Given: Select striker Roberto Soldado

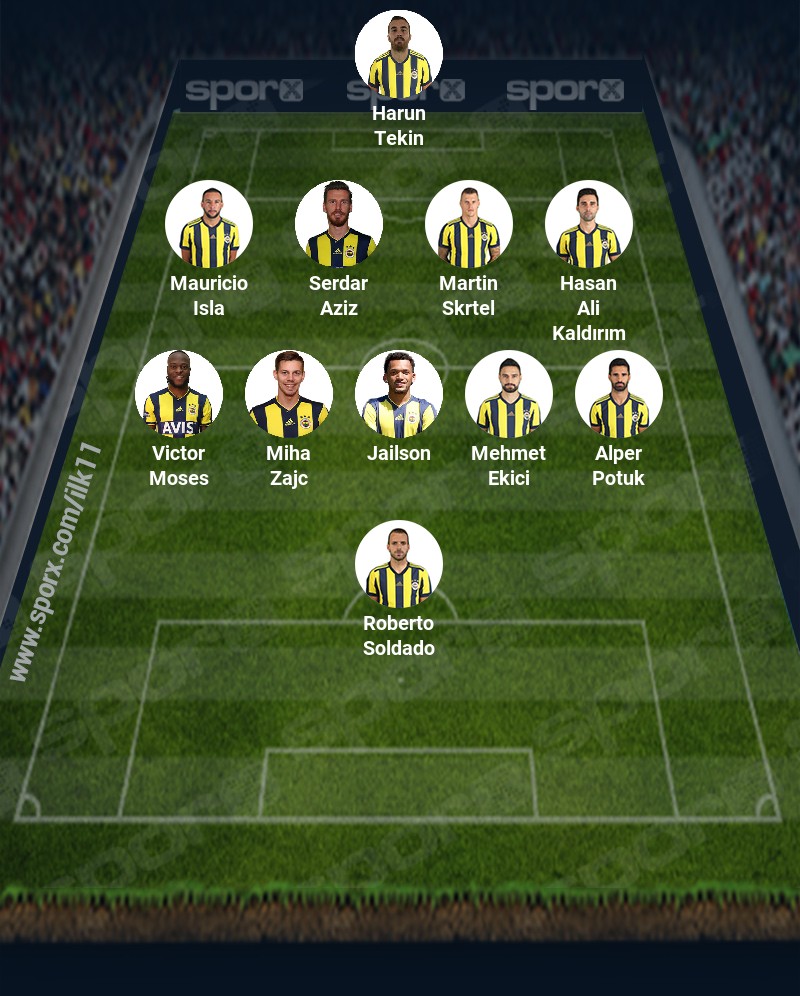Looking at the screenshot, I should point(399,564).
